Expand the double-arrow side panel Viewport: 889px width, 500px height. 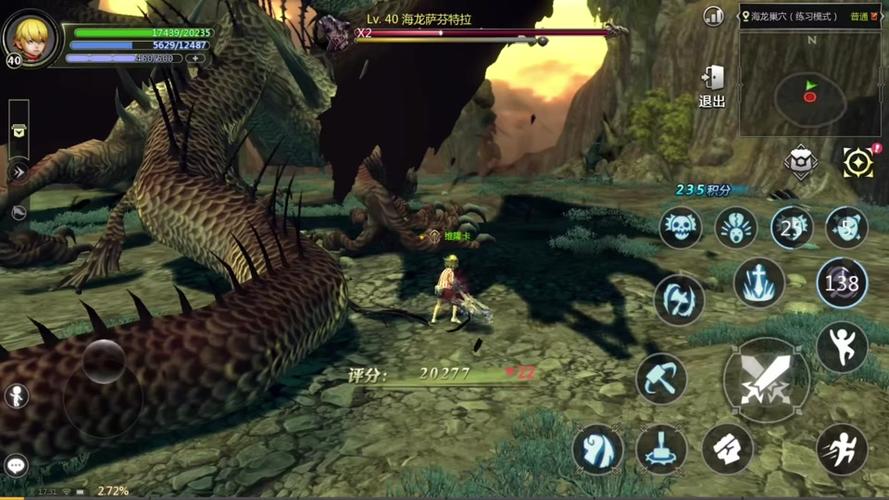pyautogui.click(x=18, y=171)
